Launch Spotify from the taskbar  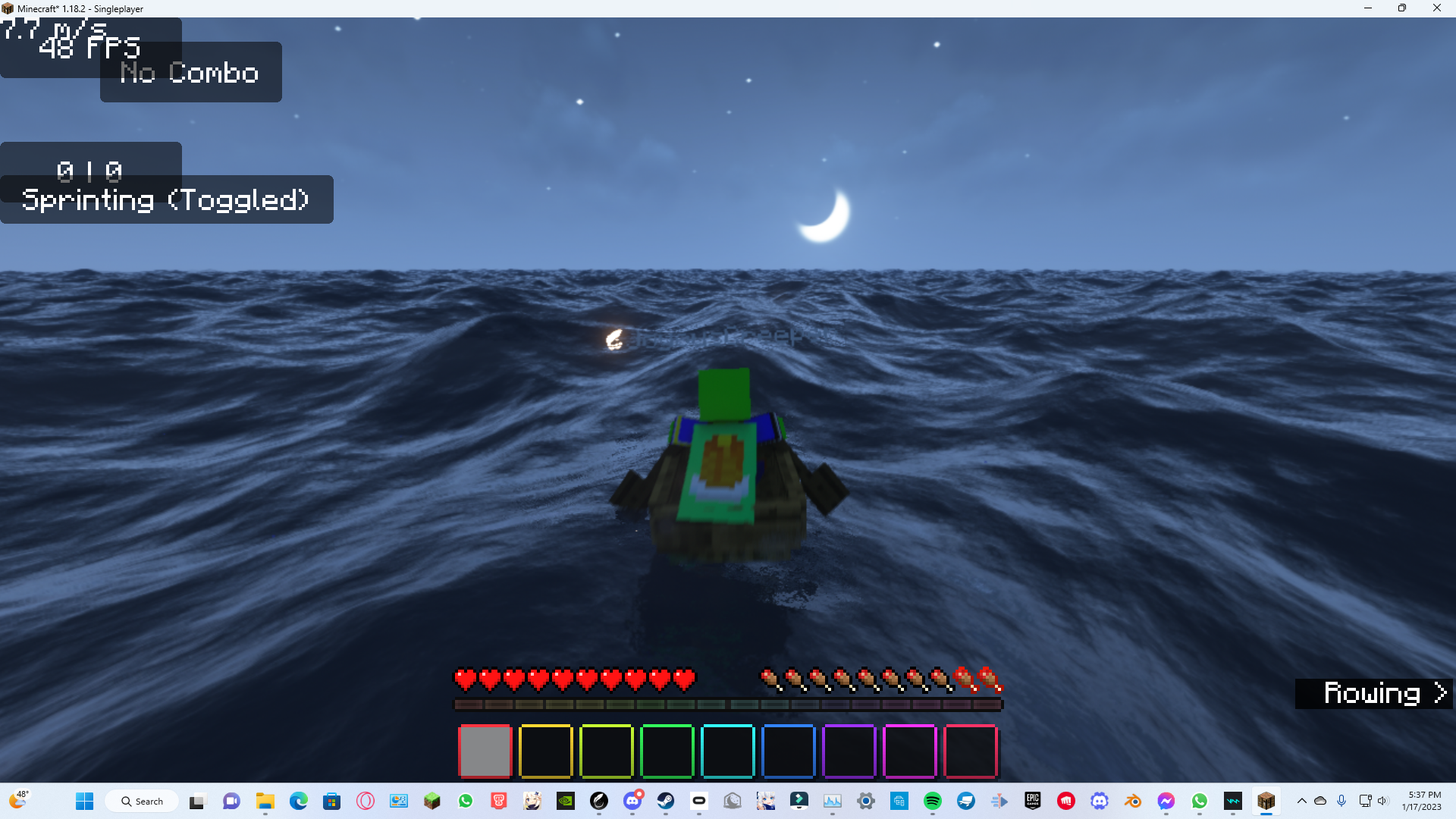coord(934,801)
